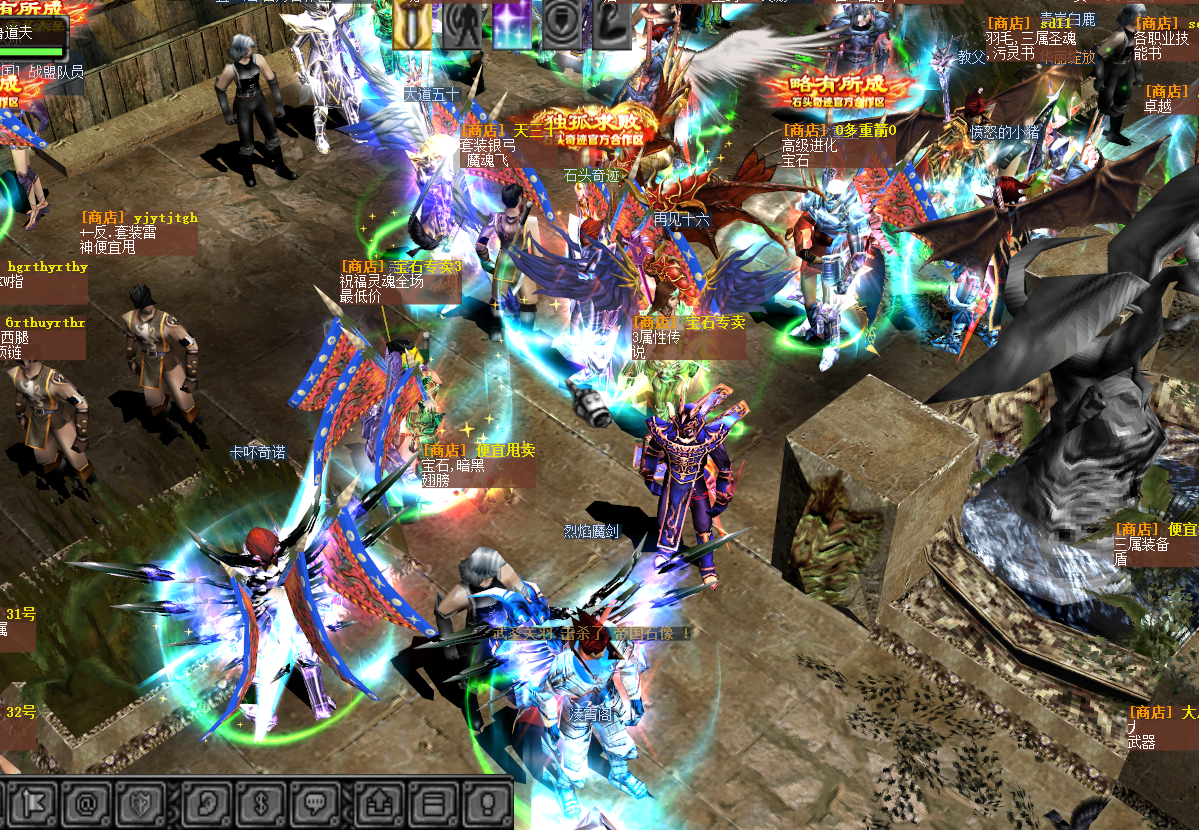The height and width of the screenshot is (830, 1199).
Task: Select the flexed arm status icon
Action: pos(611,23)
